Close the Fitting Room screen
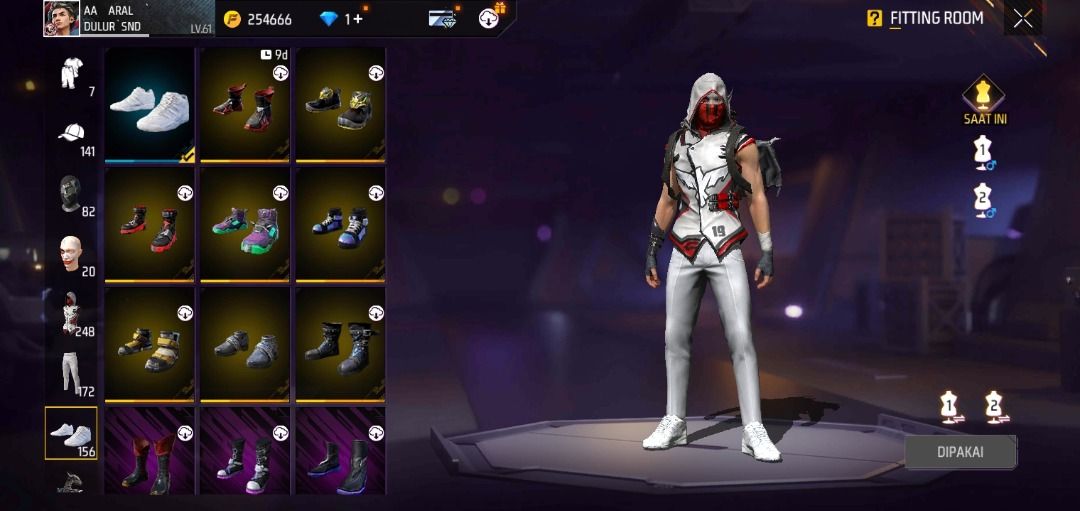1080x511 pixels. 1022,18
